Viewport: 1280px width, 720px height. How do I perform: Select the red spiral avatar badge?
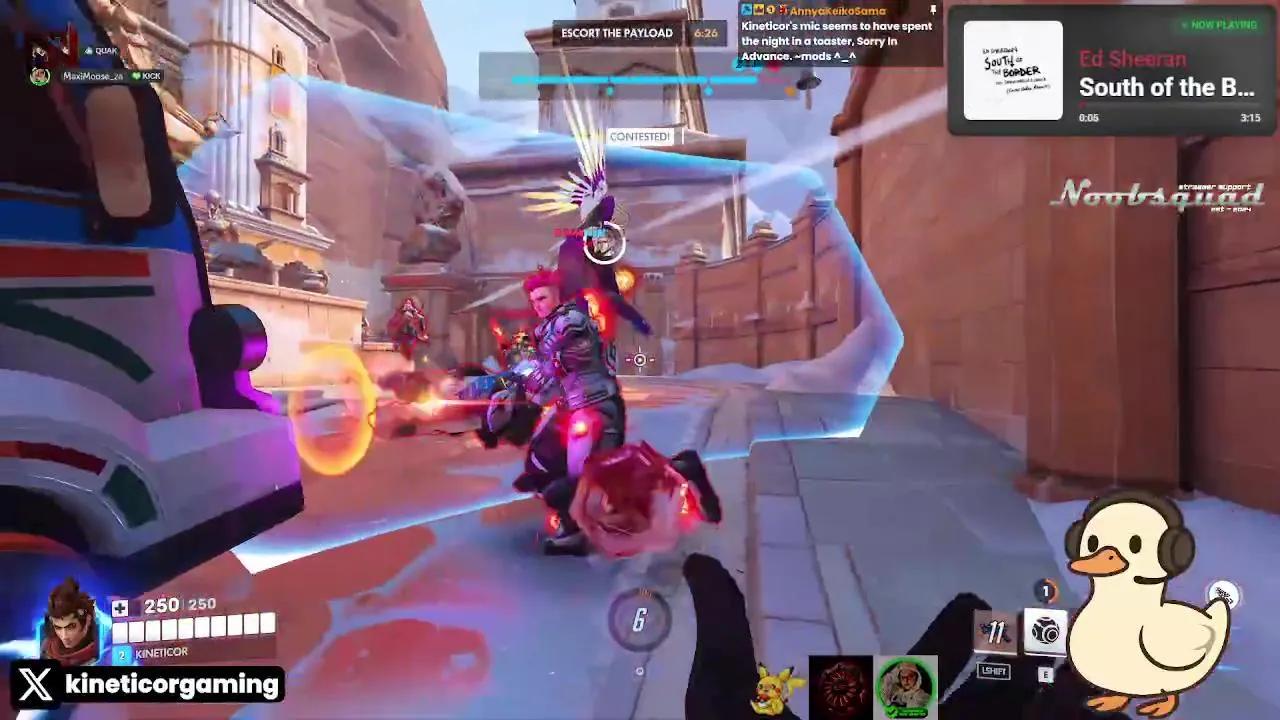(x=840, y=686)
